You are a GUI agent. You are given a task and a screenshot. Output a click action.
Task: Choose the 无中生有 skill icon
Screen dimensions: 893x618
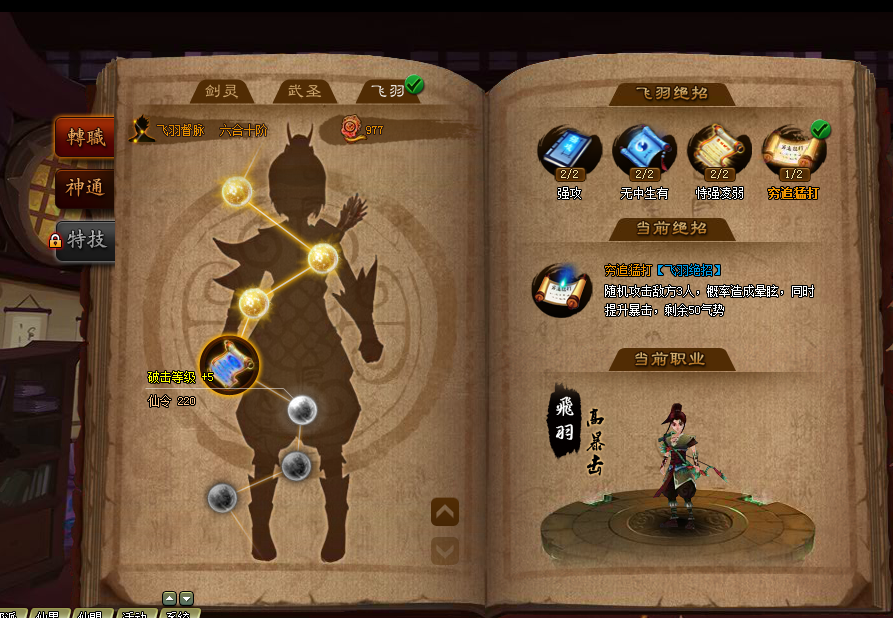pos(644,151)
